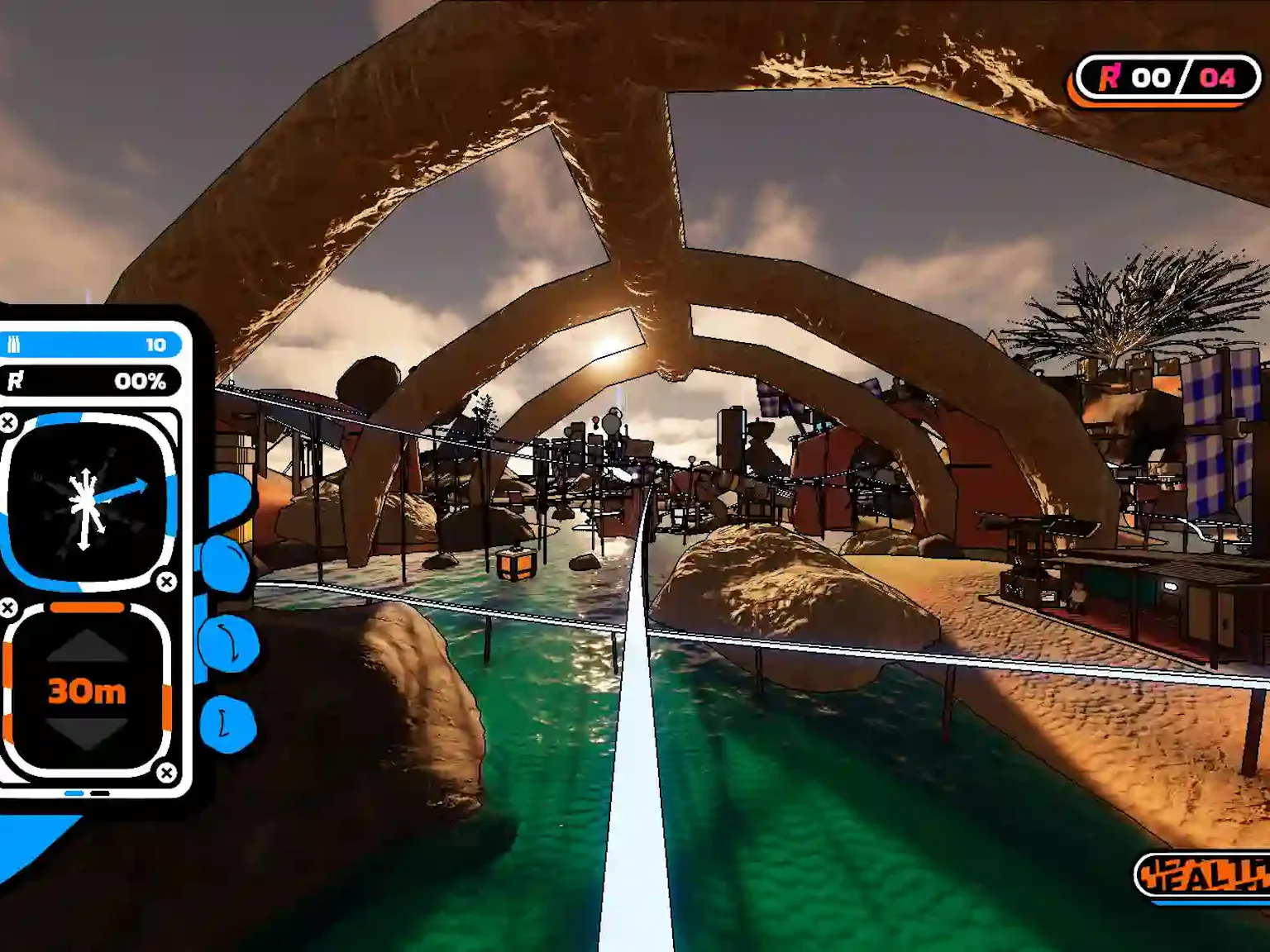
Task: Open the R percentage indicator showing 00%
Action: (x=87, y=381)
